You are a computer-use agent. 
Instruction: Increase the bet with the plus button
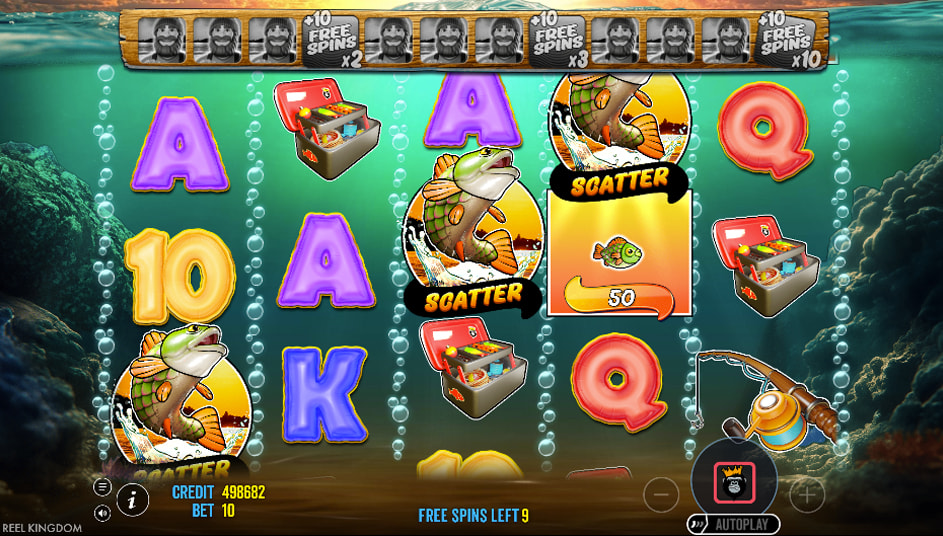point(807,493)
